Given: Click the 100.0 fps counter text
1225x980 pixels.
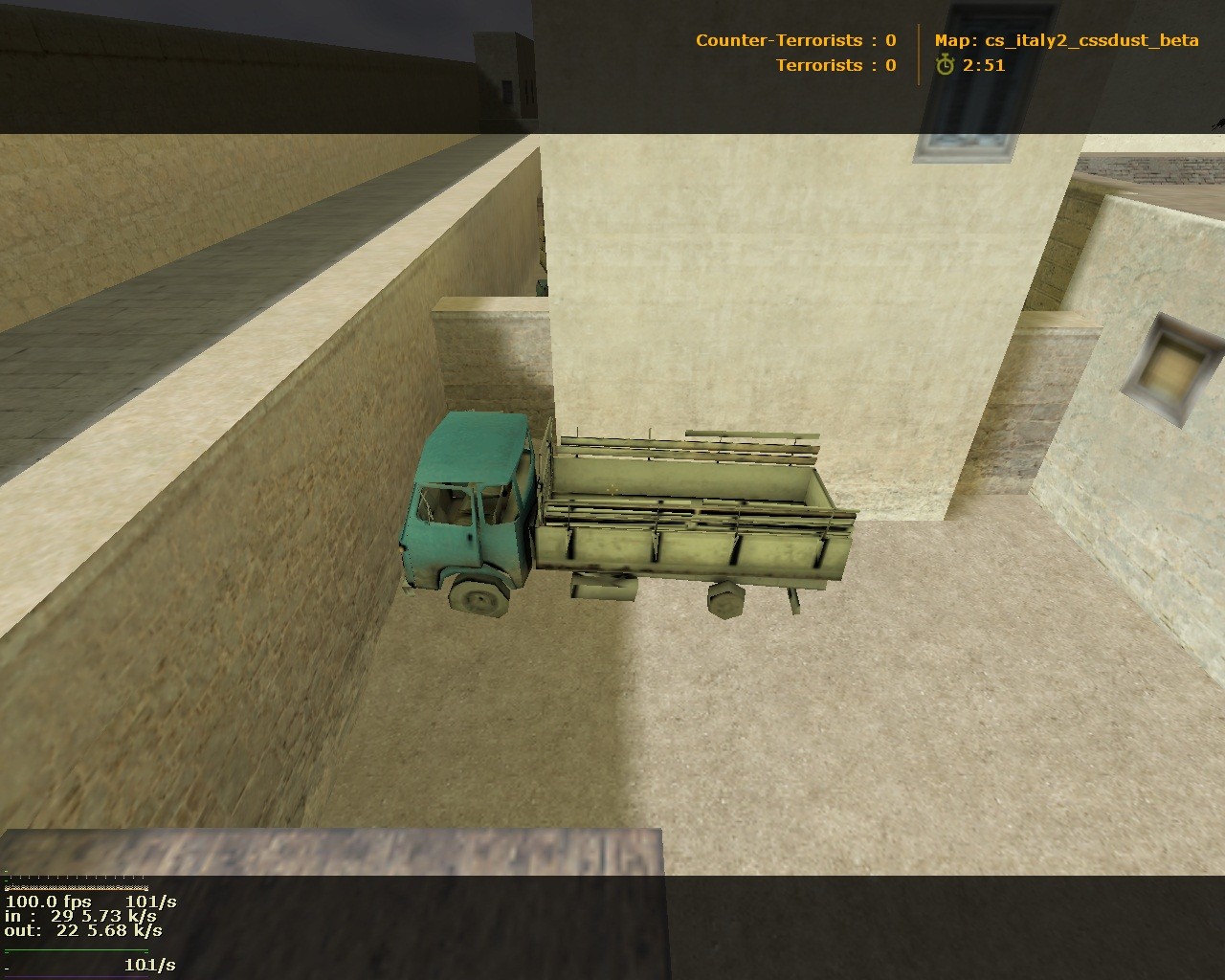Looking at the screenshot, I should pyautogui.click(x=48, y=902).
